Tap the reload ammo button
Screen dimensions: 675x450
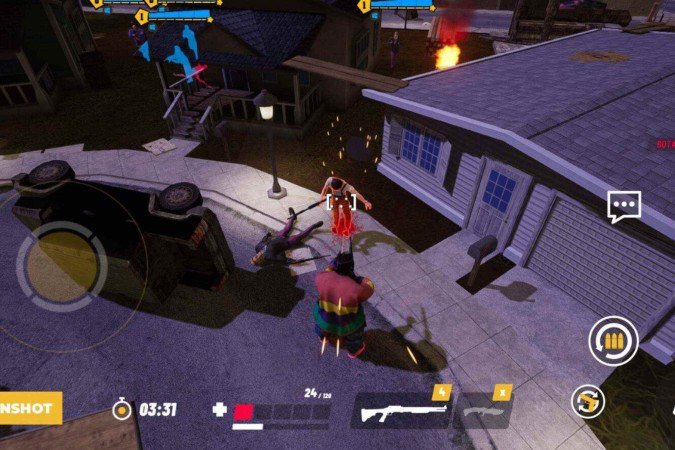pyautogui.click(x=613, y=341)
